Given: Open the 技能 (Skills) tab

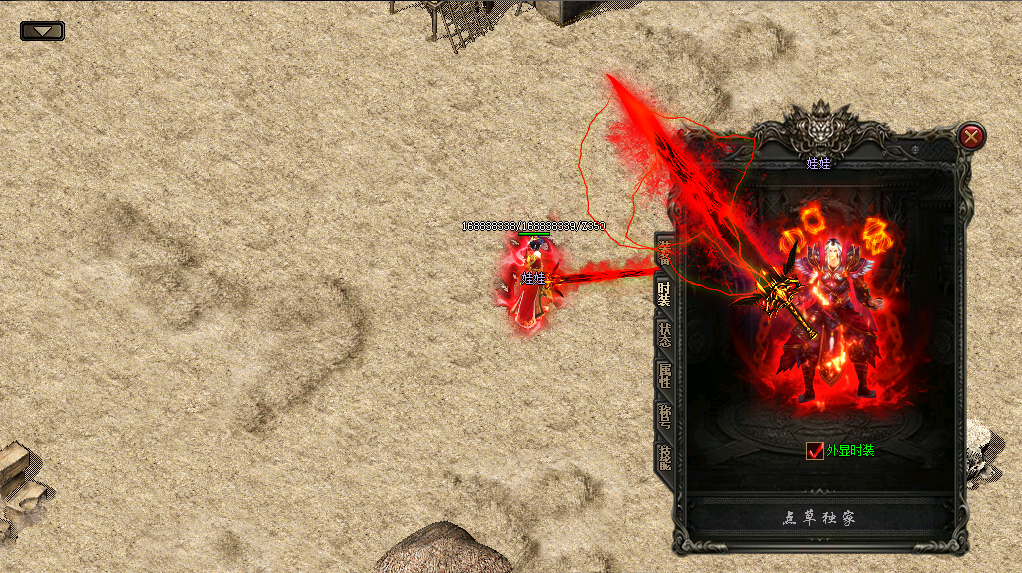Looking at the screenshot, I should 664,458.
